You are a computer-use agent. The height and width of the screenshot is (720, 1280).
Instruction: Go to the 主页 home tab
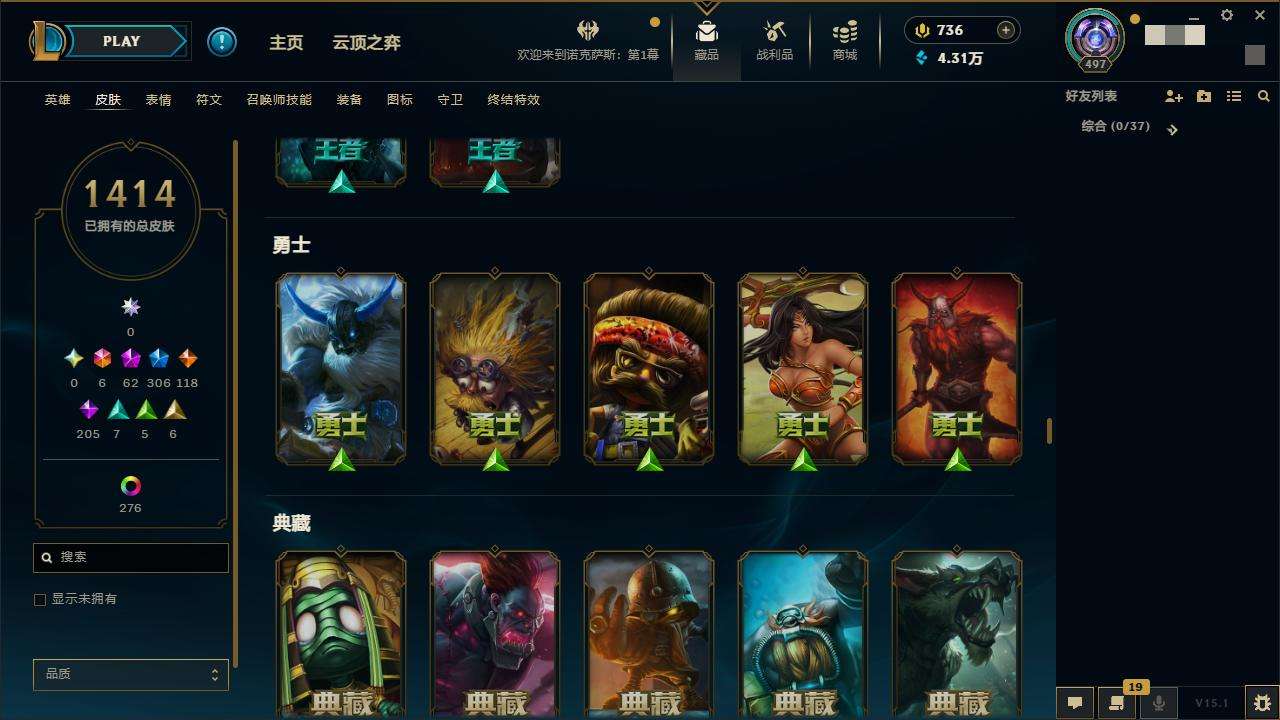pos(286,43)
